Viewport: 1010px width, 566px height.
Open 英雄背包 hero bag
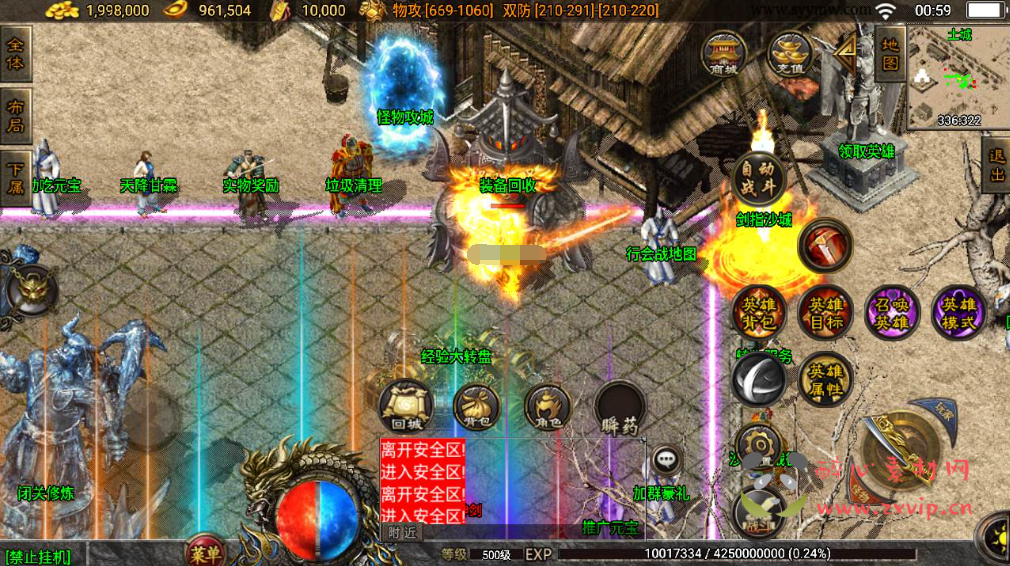[758, 312]
